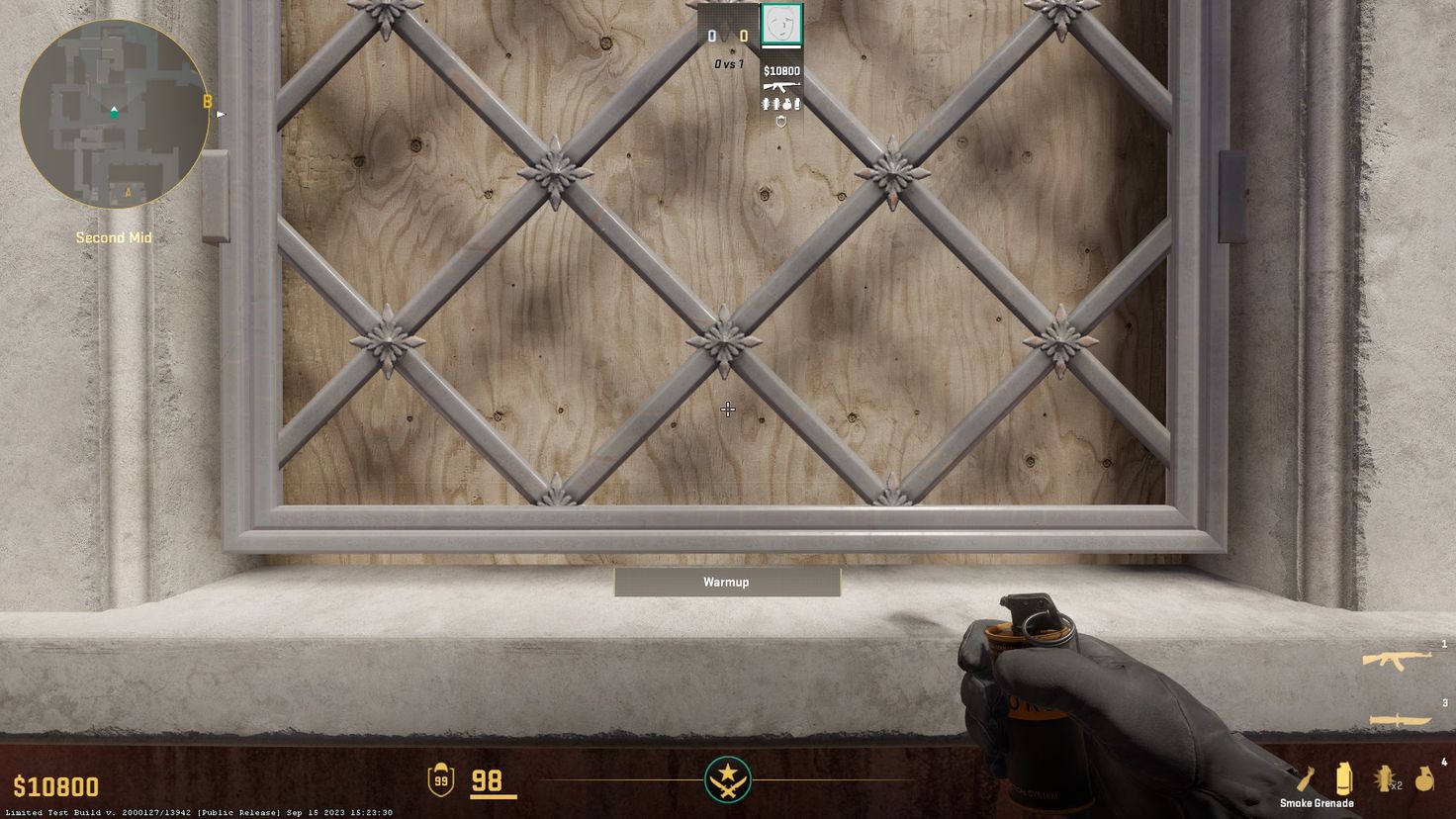1456x819 pixels.
Task: Click the rifle icon under the player's money
Action: [780, 86]
